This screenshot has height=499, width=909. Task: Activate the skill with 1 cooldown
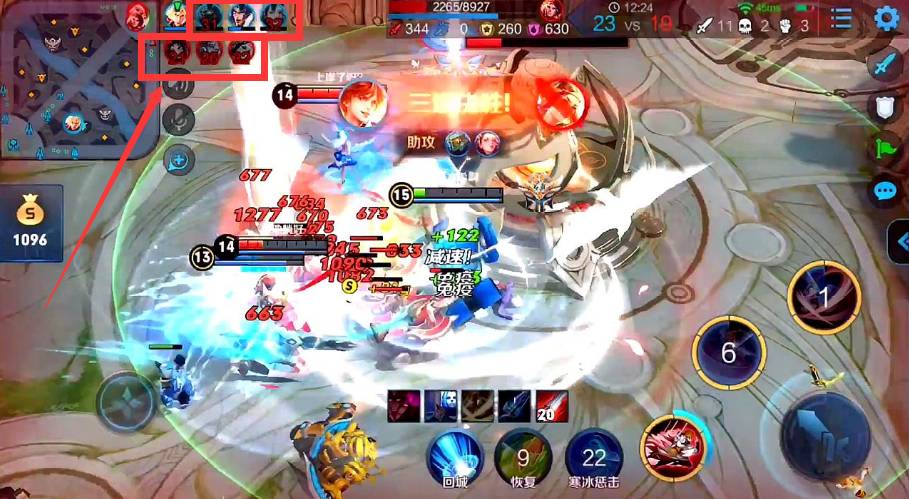click(824, 297)
